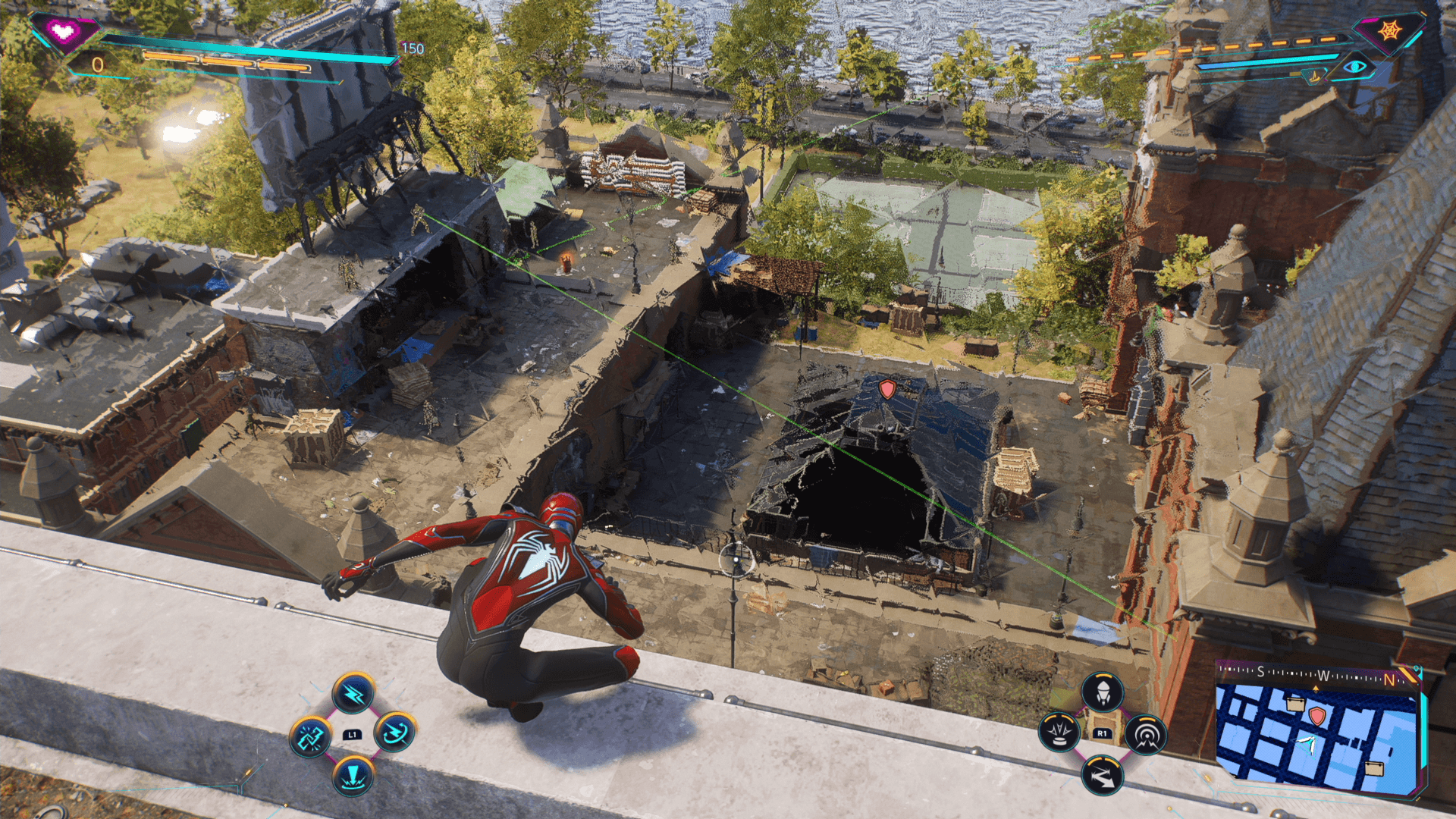
Task: Pick the sonic wave emitter gadget
Action: coord(1145,734)
